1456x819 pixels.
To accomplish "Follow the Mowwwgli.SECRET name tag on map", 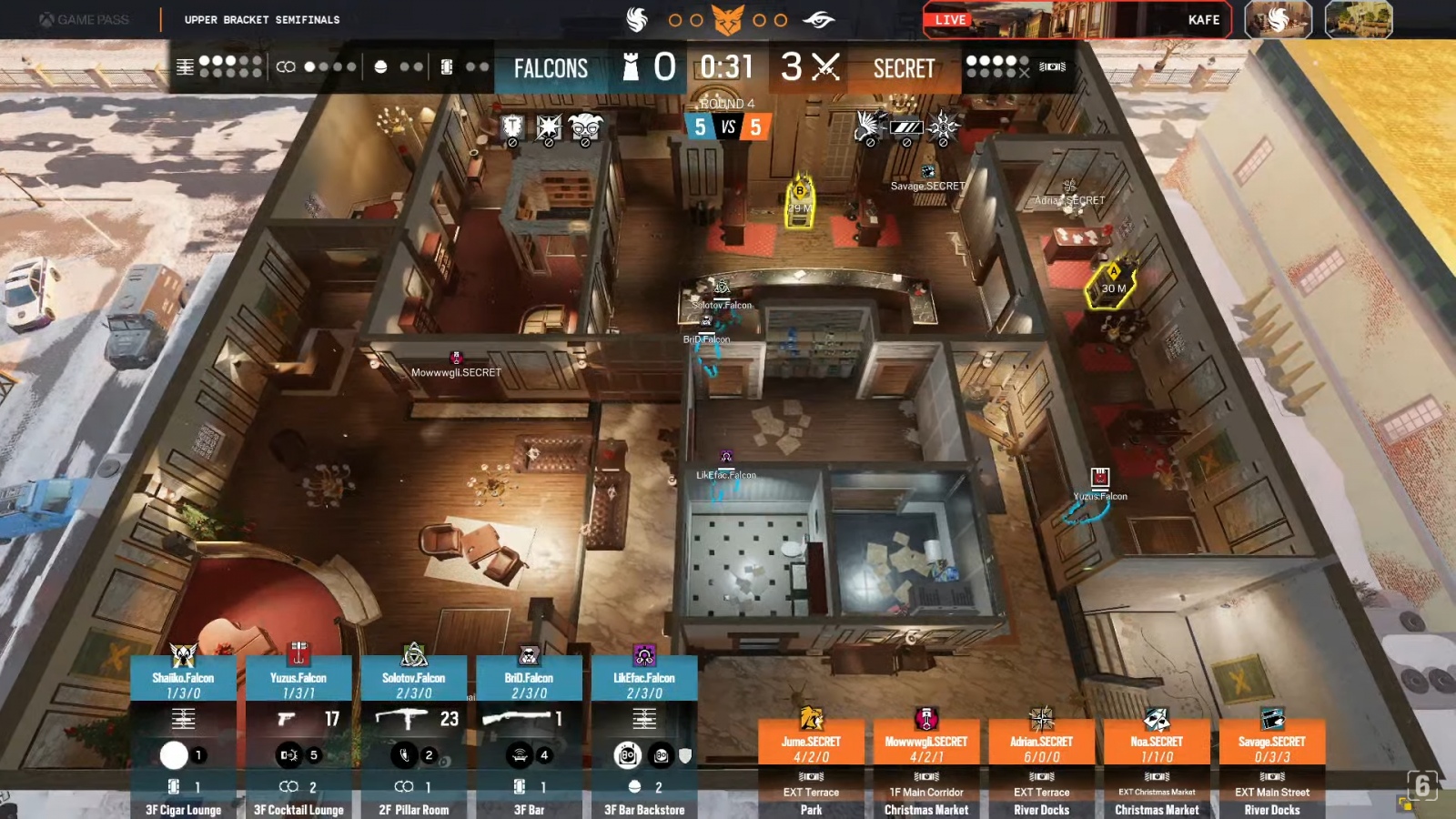I will 456,372.
